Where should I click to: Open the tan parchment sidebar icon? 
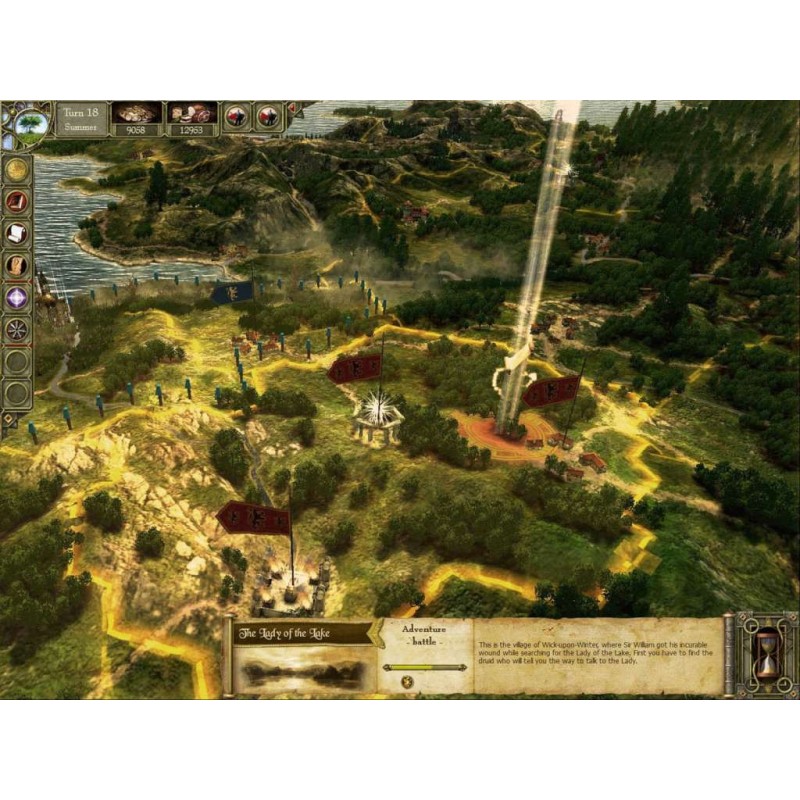point(17,266)
